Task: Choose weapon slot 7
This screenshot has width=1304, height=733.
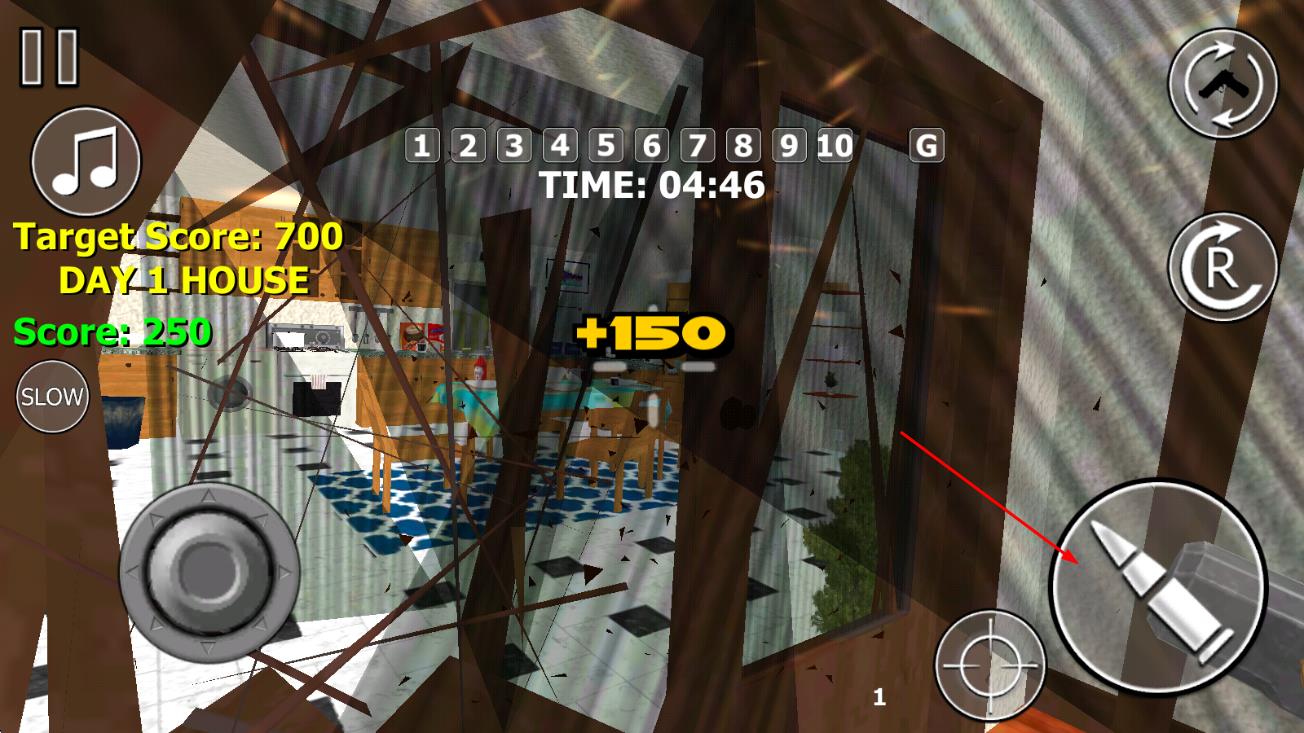Action: coord(698,146)
